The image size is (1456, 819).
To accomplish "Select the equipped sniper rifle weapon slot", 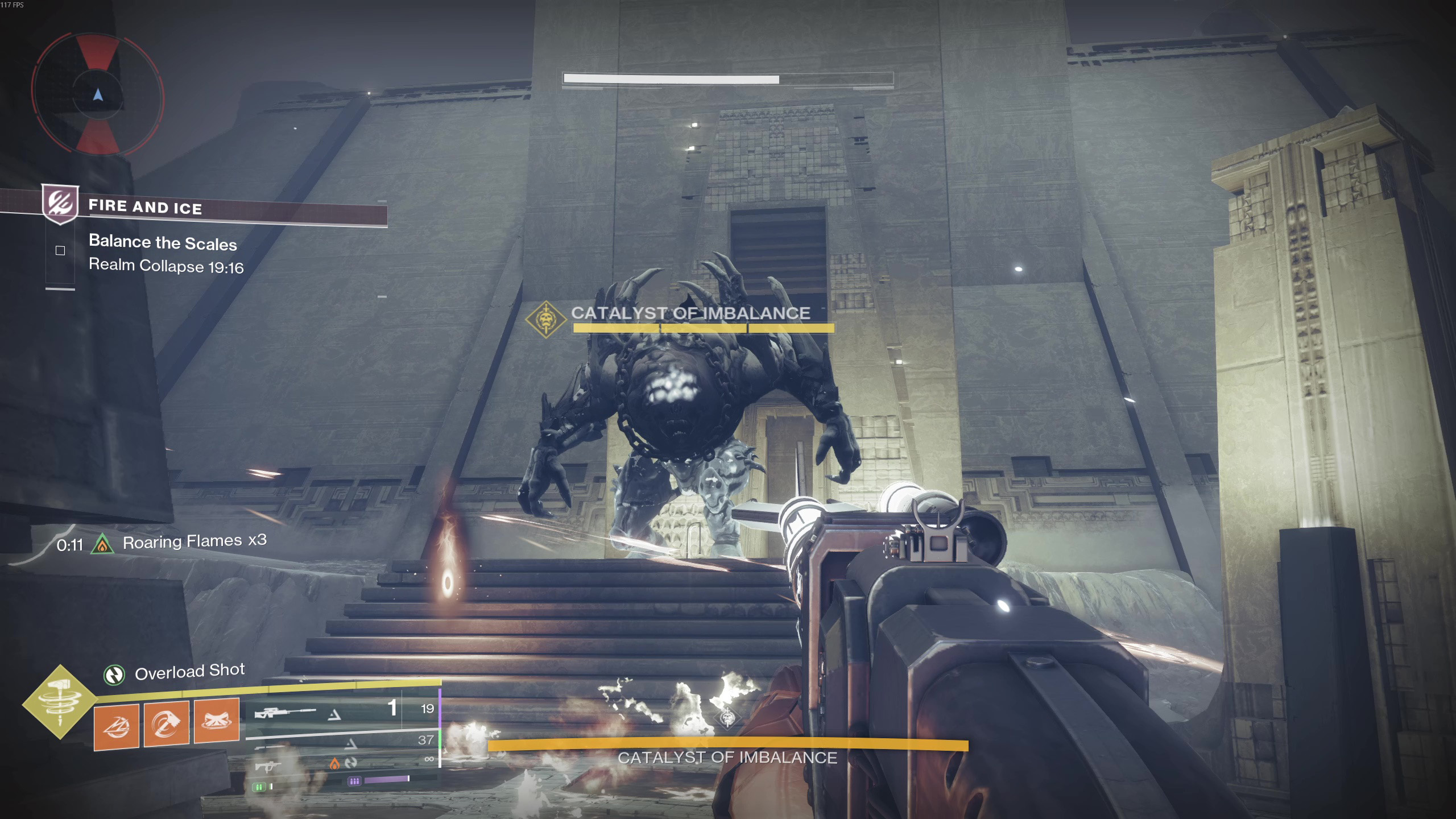I will pos(284,712).
